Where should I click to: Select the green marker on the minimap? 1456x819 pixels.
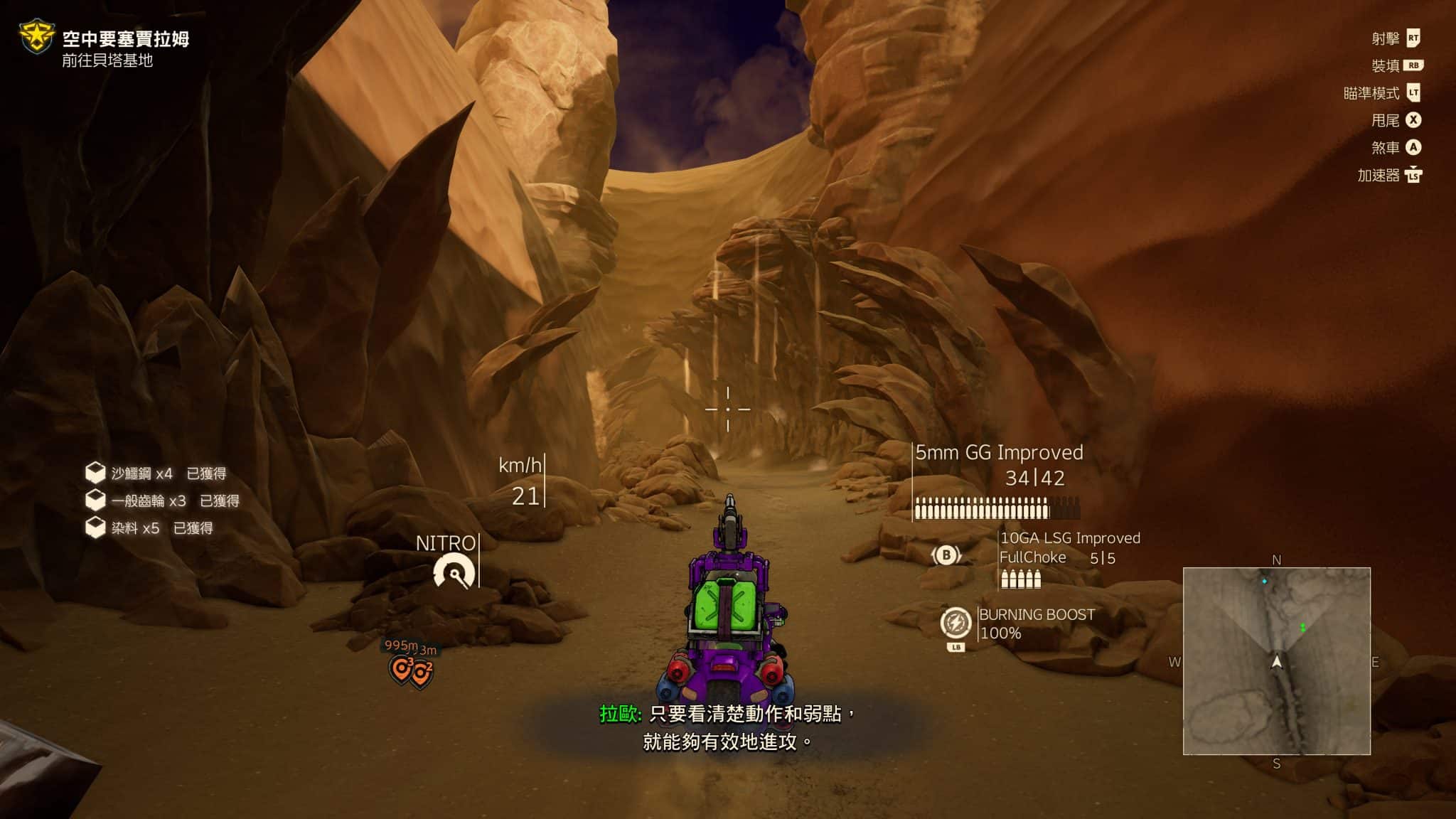click(1302, 628)
